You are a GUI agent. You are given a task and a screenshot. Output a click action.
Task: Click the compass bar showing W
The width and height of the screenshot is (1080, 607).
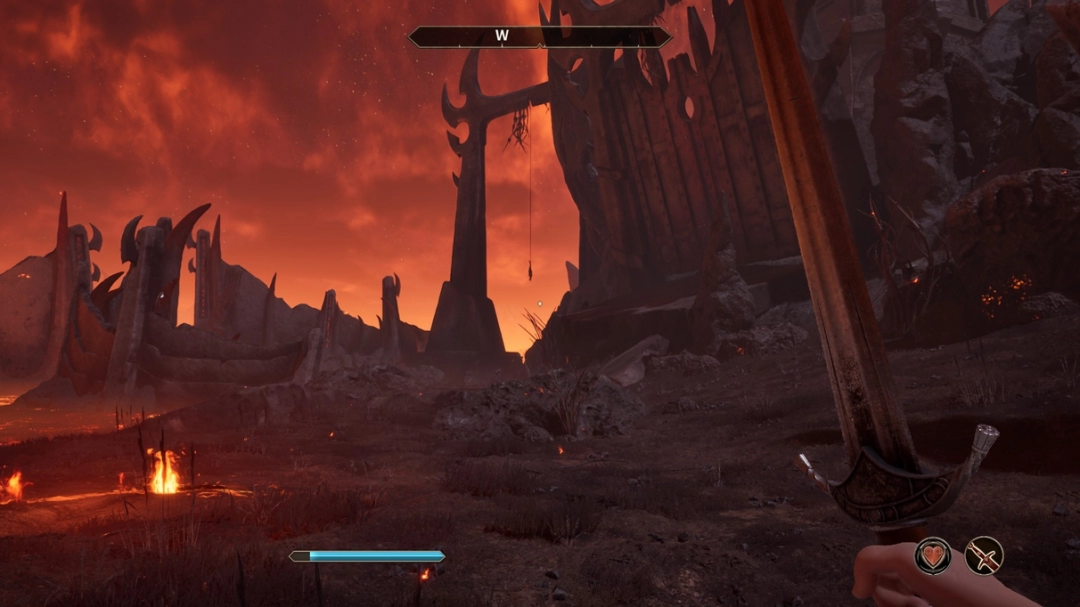pos(540,37)
